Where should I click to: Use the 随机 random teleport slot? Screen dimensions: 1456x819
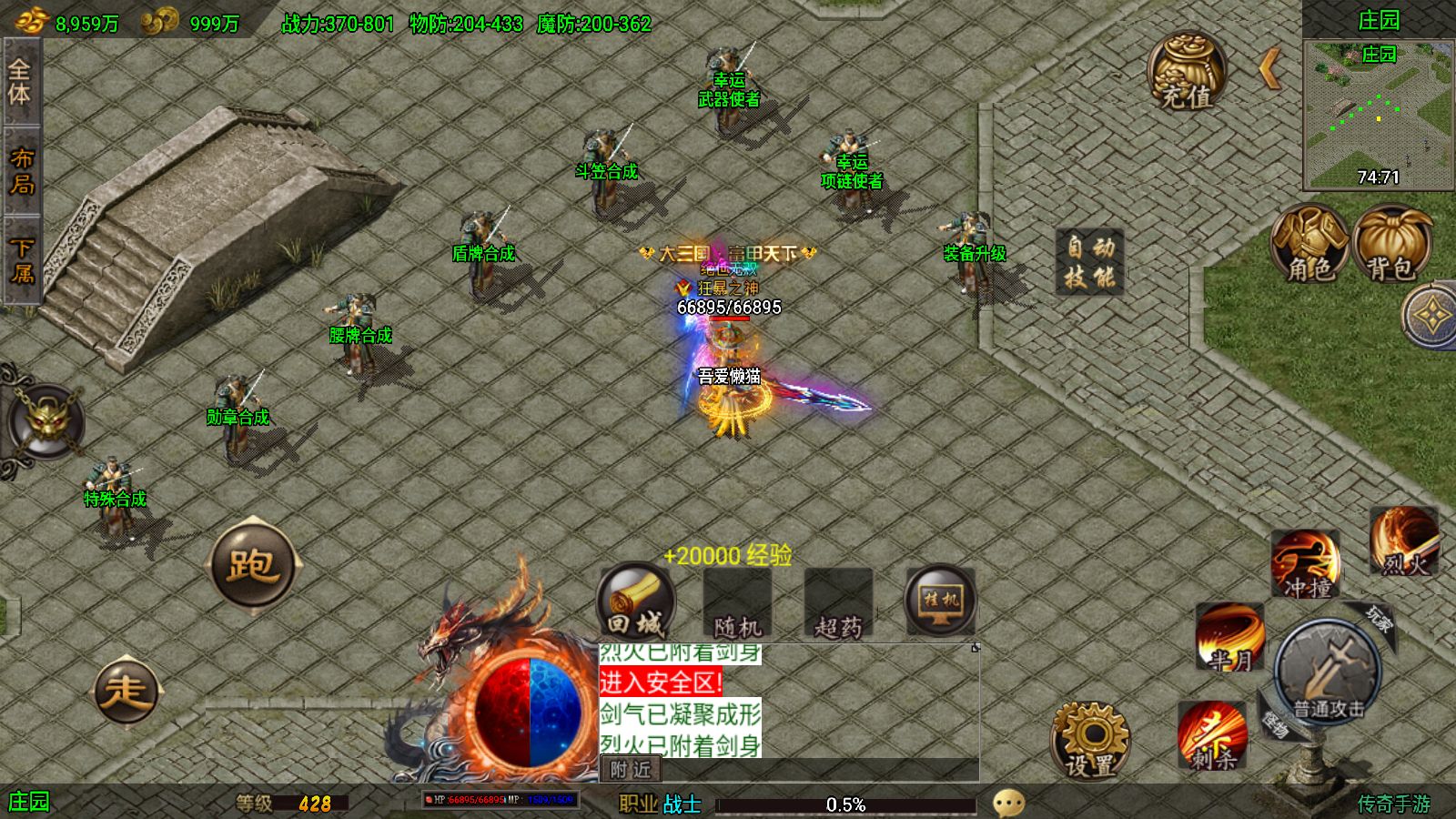737,604
